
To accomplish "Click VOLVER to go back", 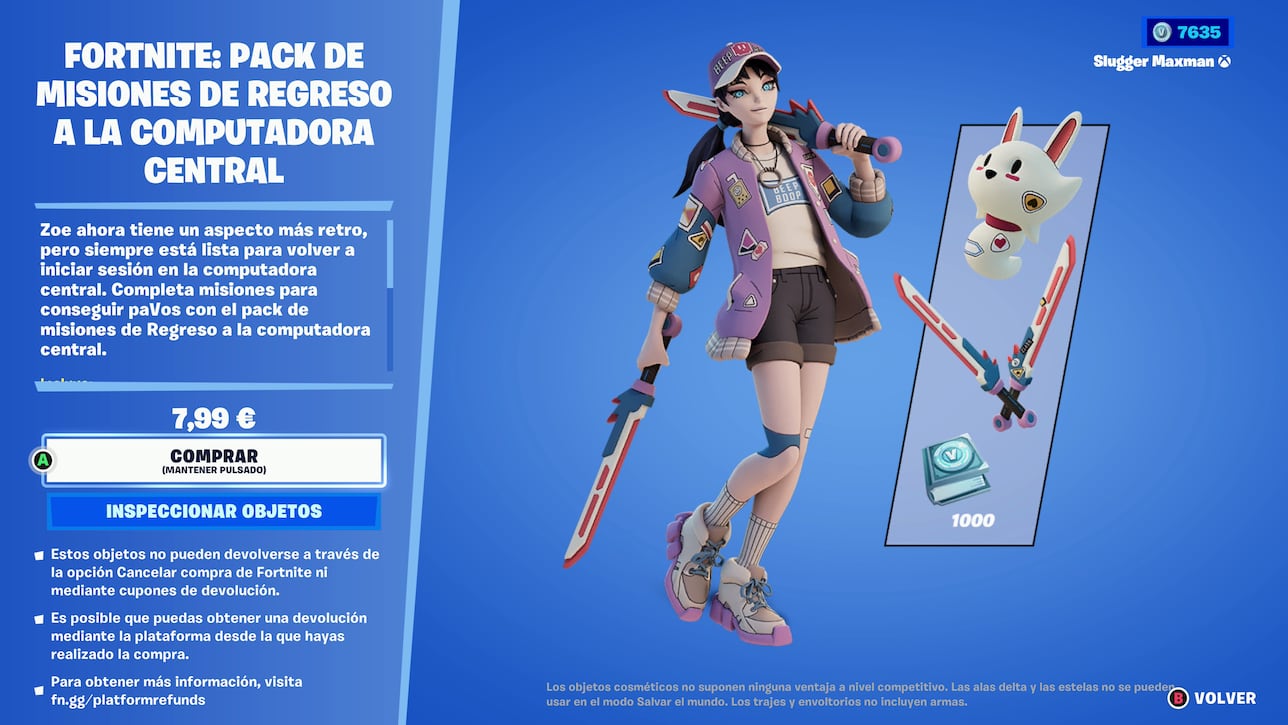I will coord(1224,698).
